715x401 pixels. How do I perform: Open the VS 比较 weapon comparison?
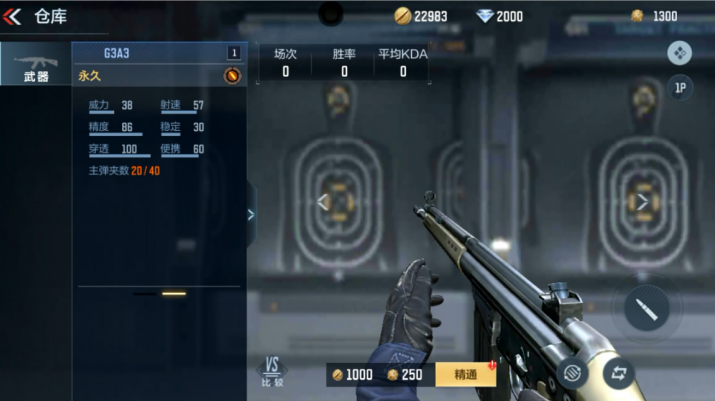coord(272,372)
